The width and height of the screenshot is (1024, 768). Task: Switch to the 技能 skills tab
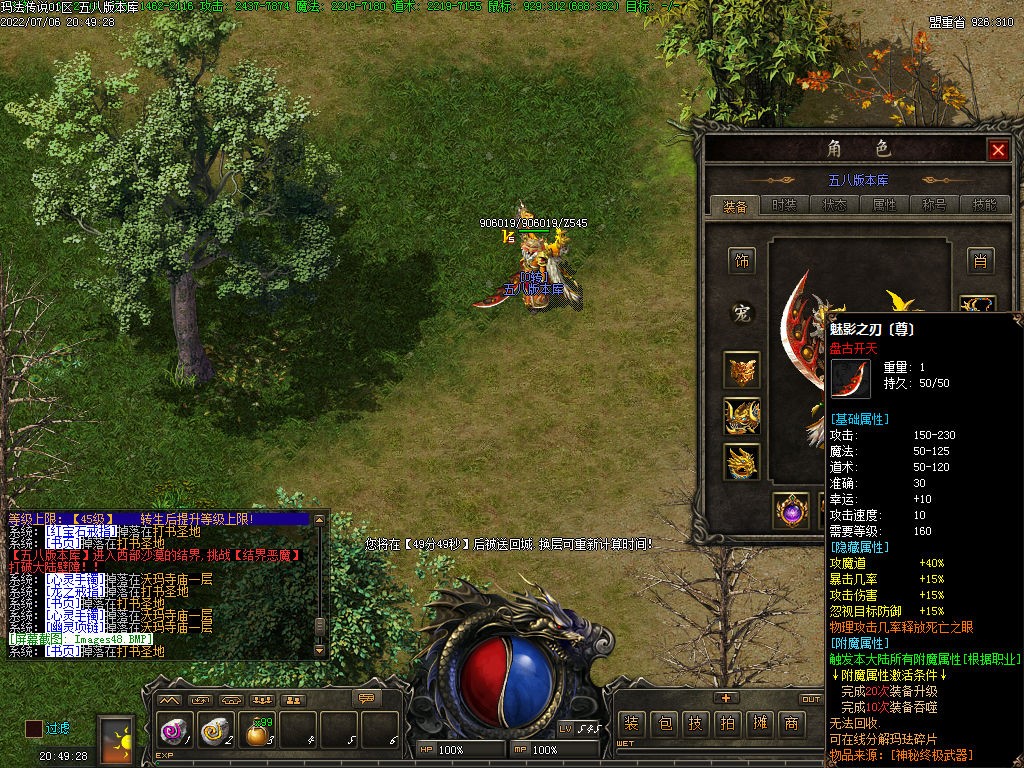pos(984,205)
